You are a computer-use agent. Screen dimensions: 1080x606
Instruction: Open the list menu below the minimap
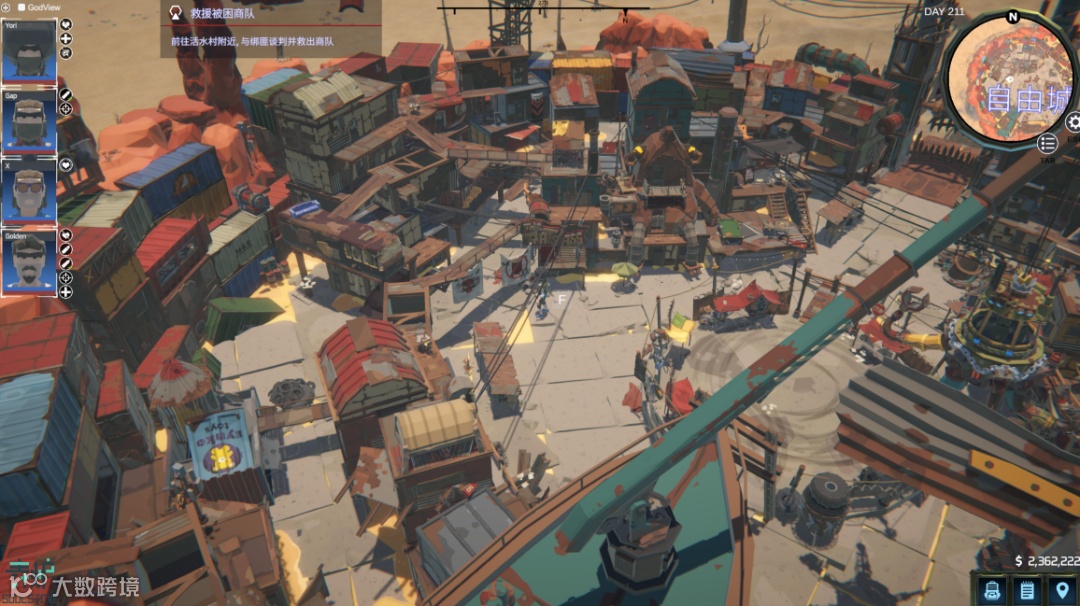[x=1047, y=144]
